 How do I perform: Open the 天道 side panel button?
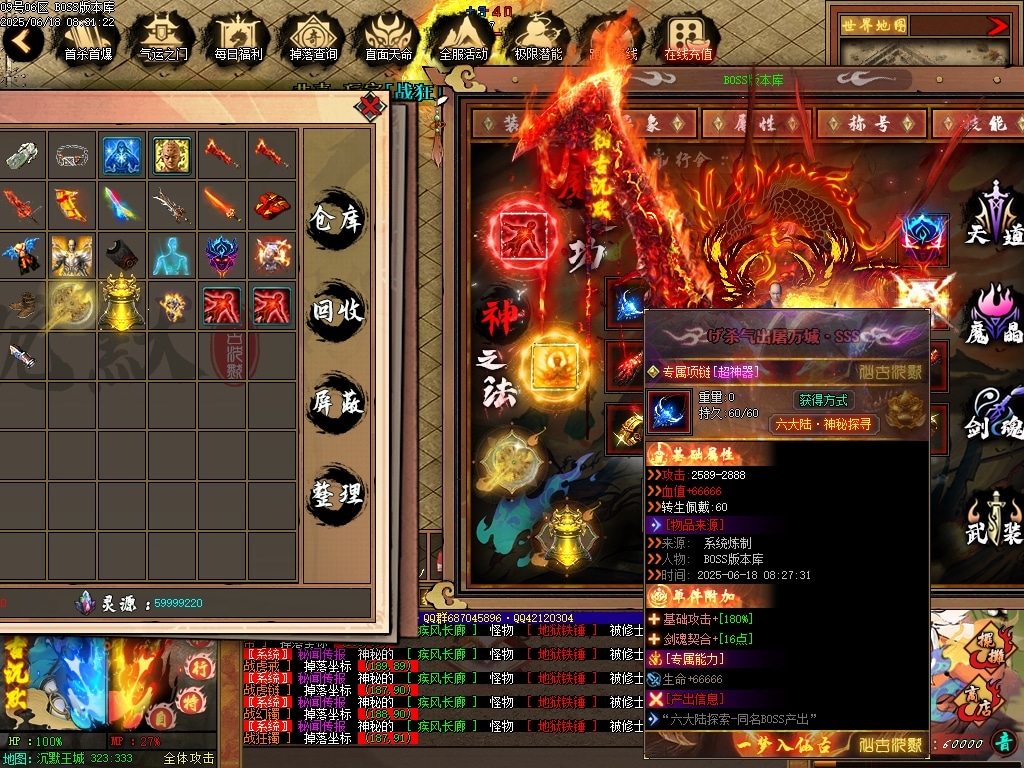point(993,215)
